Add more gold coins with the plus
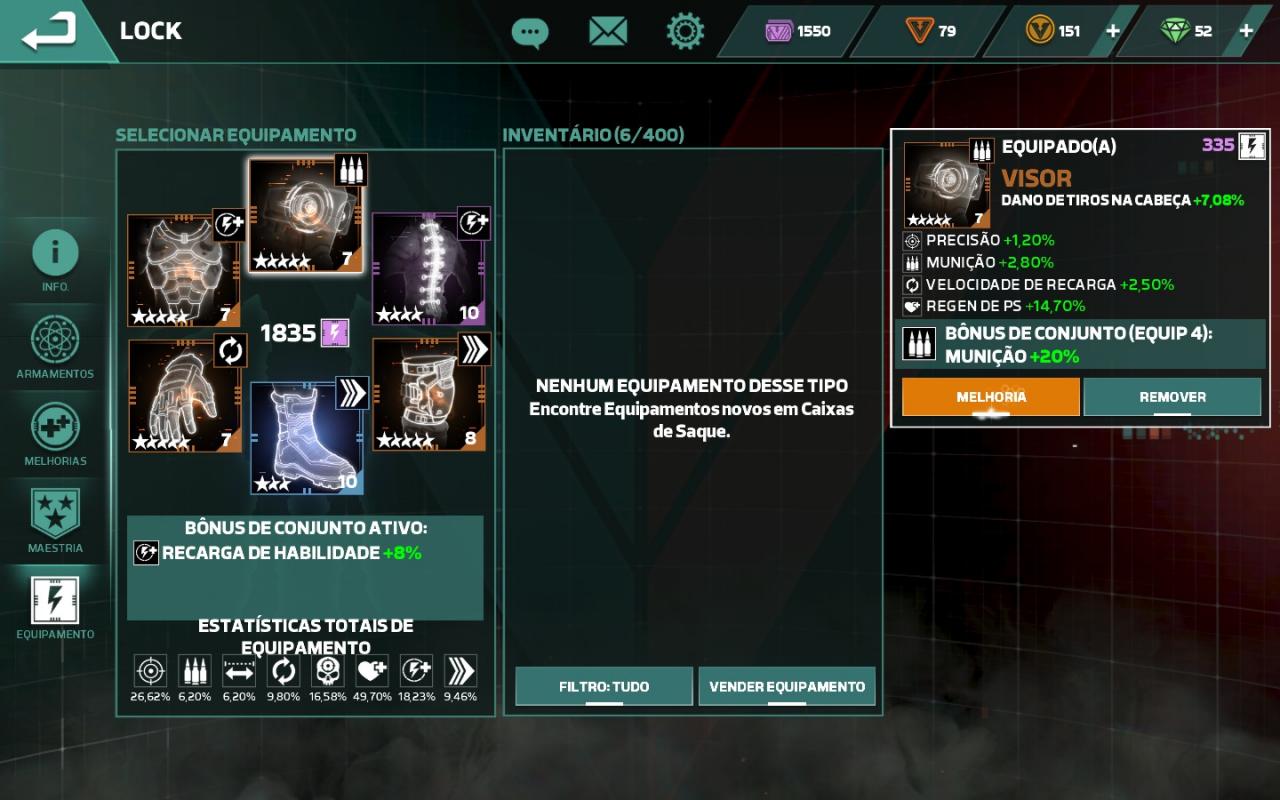Image resolution: width=1280 pixels, height=800 pixels. click(1112, 31)
